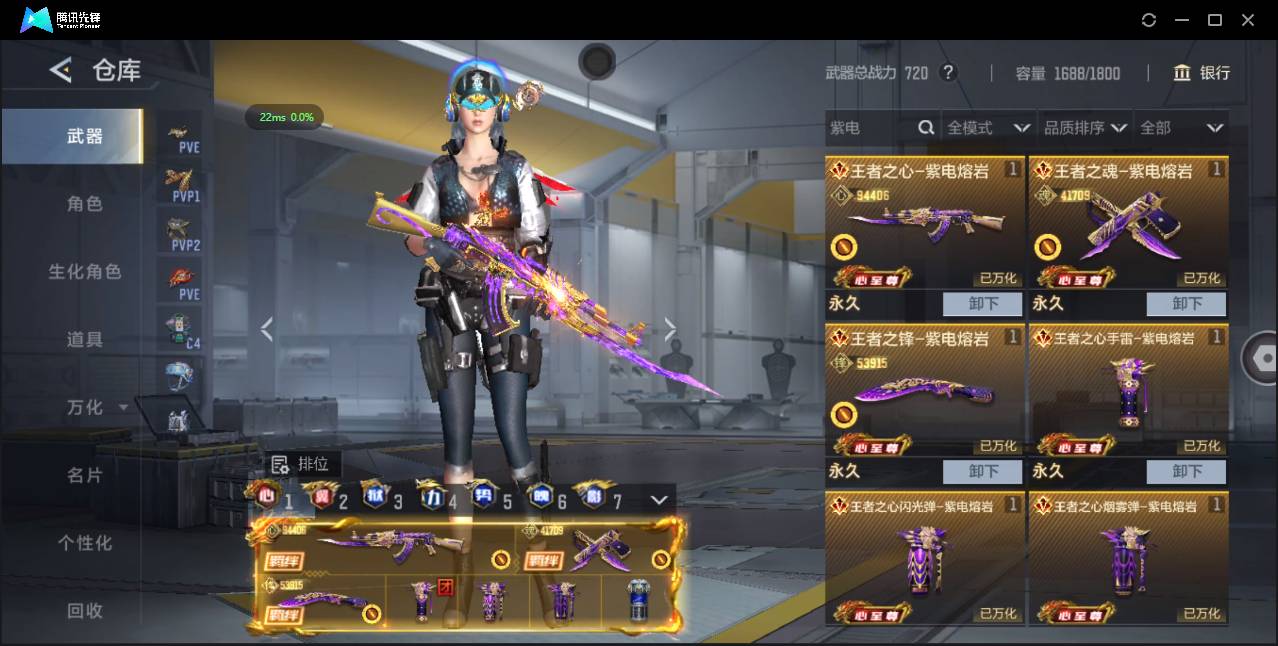Switch to the 角色 category
The height and width of the screenshot is (646, 1278).
(x=85, y=204)
